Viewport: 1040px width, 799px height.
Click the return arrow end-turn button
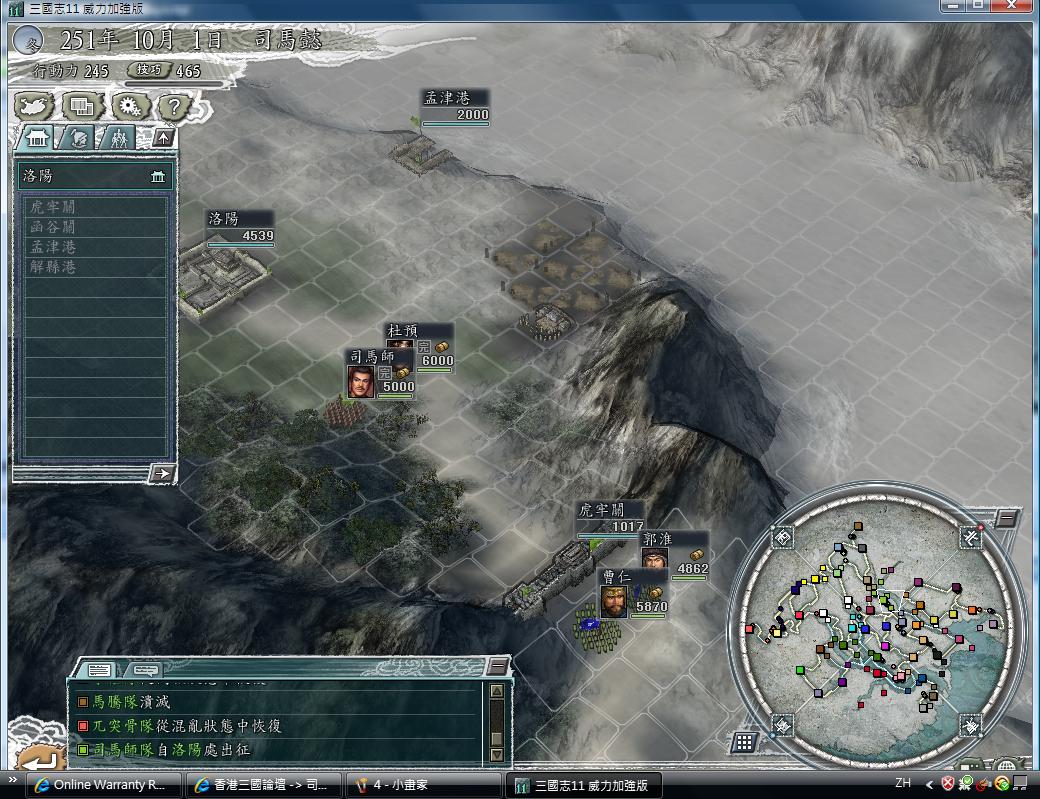click(x=38, y=759)
